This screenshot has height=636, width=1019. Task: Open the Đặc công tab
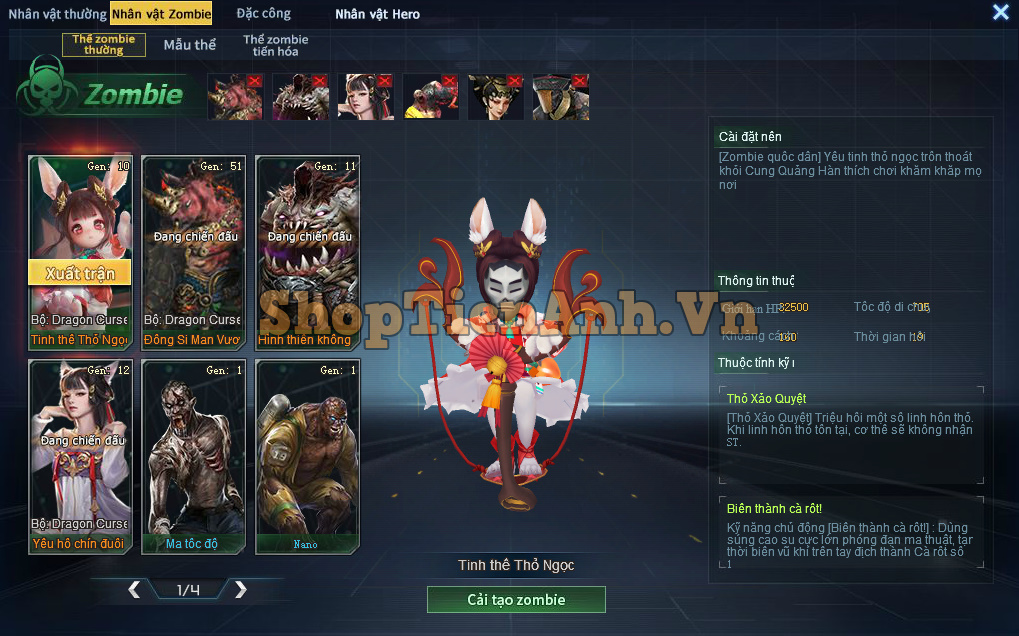(x=264, y=14)
